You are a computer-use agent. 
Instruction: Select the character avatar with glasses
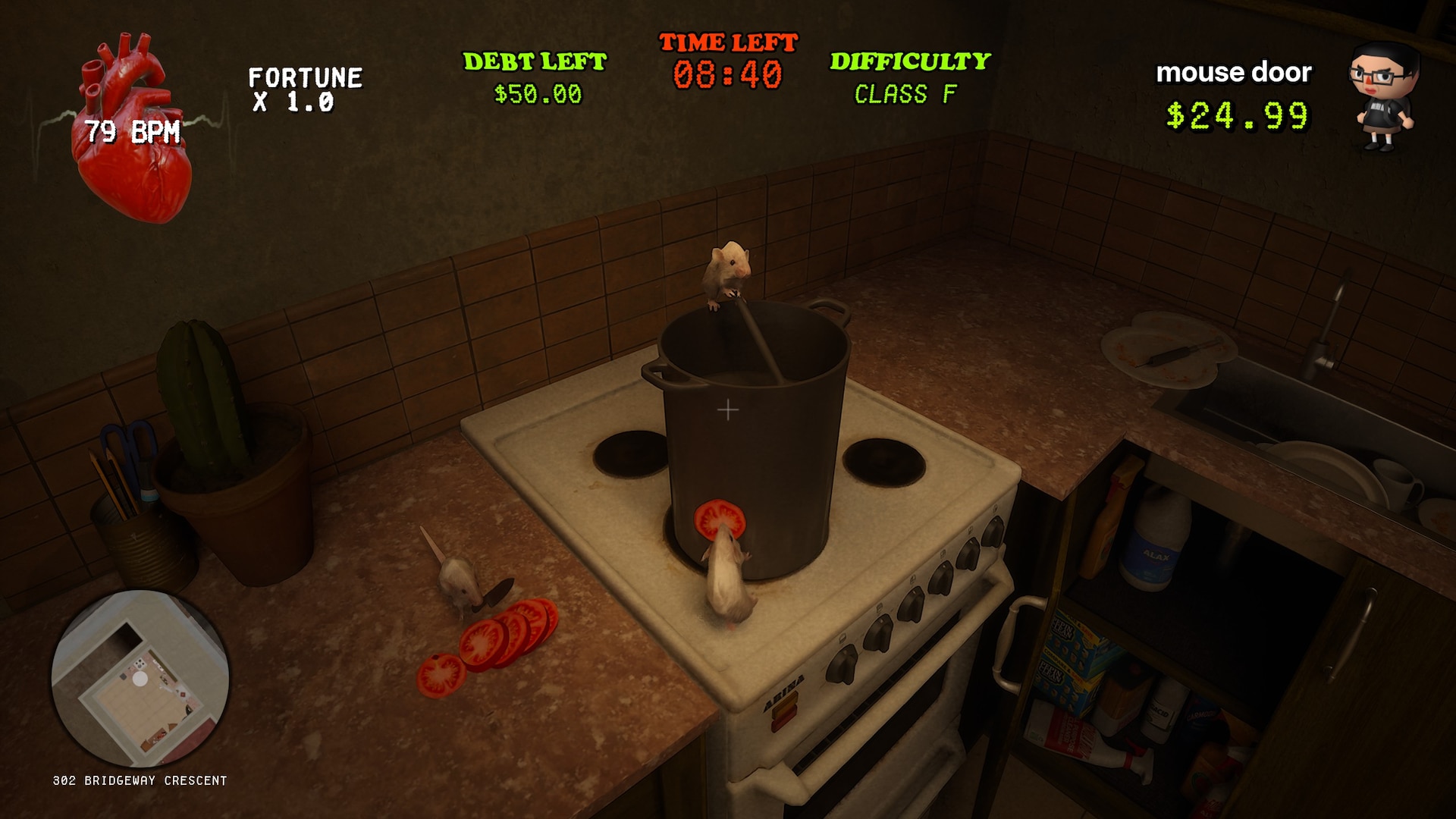point(1382,97)
